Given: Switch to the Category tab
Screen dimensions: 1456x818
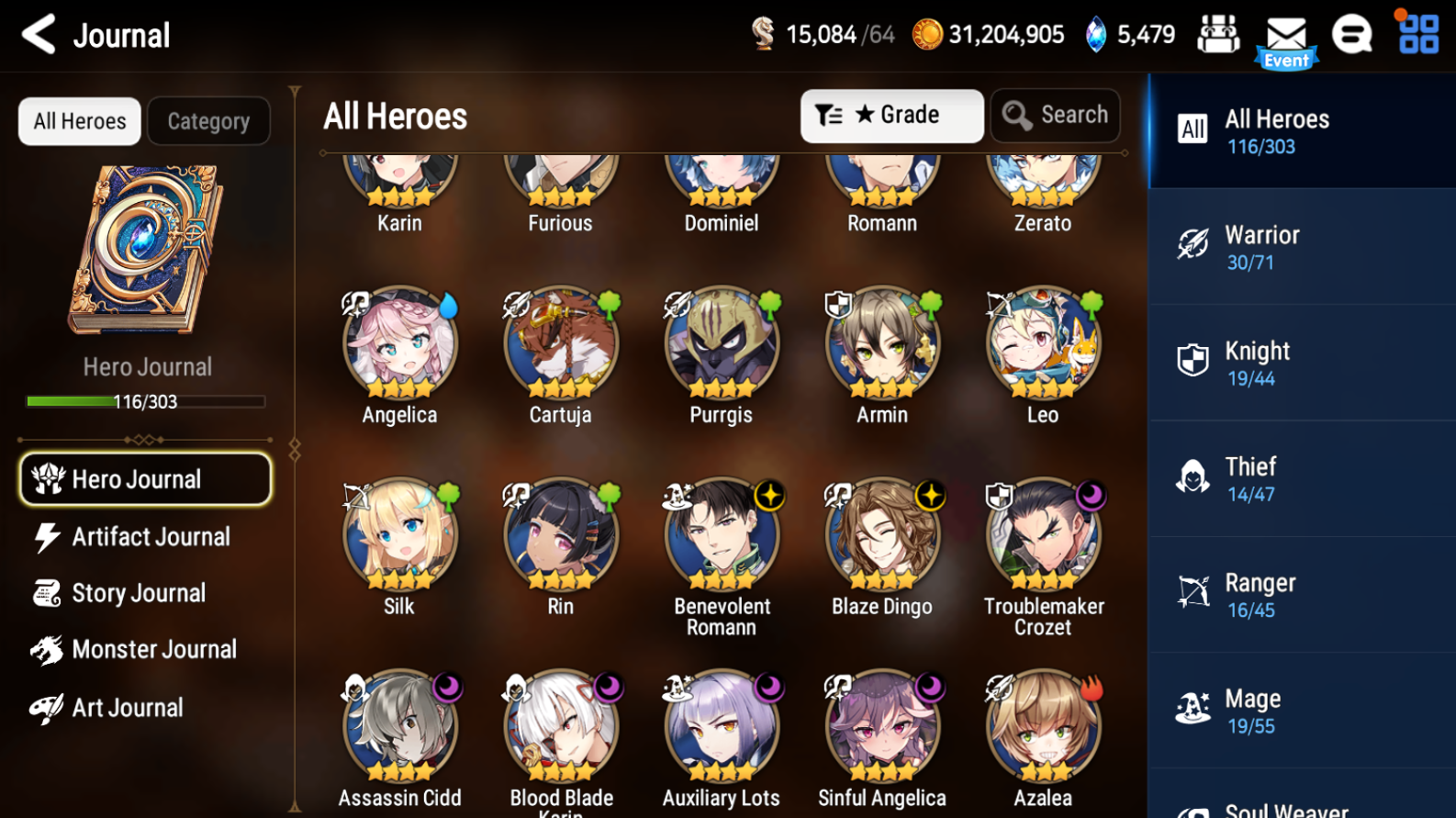Looking at the screenshot, I should (x=208, y=120).
